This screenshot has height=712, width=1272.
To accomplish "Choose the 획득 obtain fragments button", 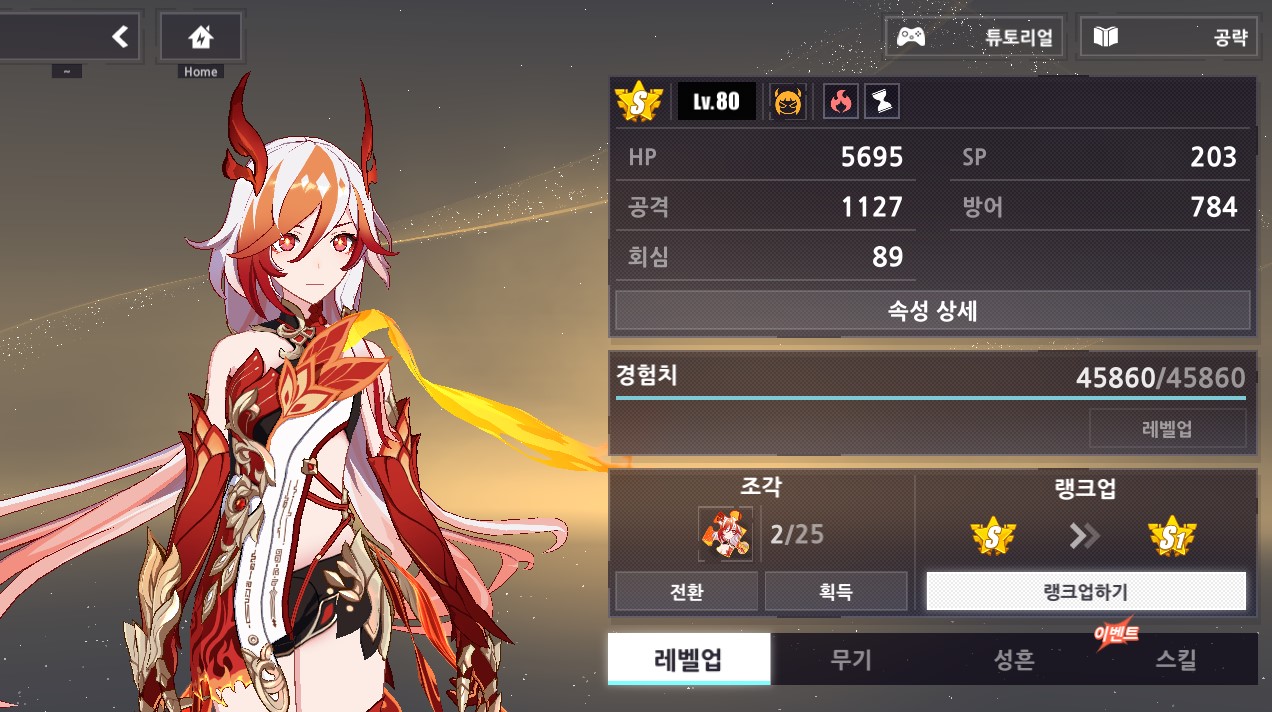I will [836, 591].
